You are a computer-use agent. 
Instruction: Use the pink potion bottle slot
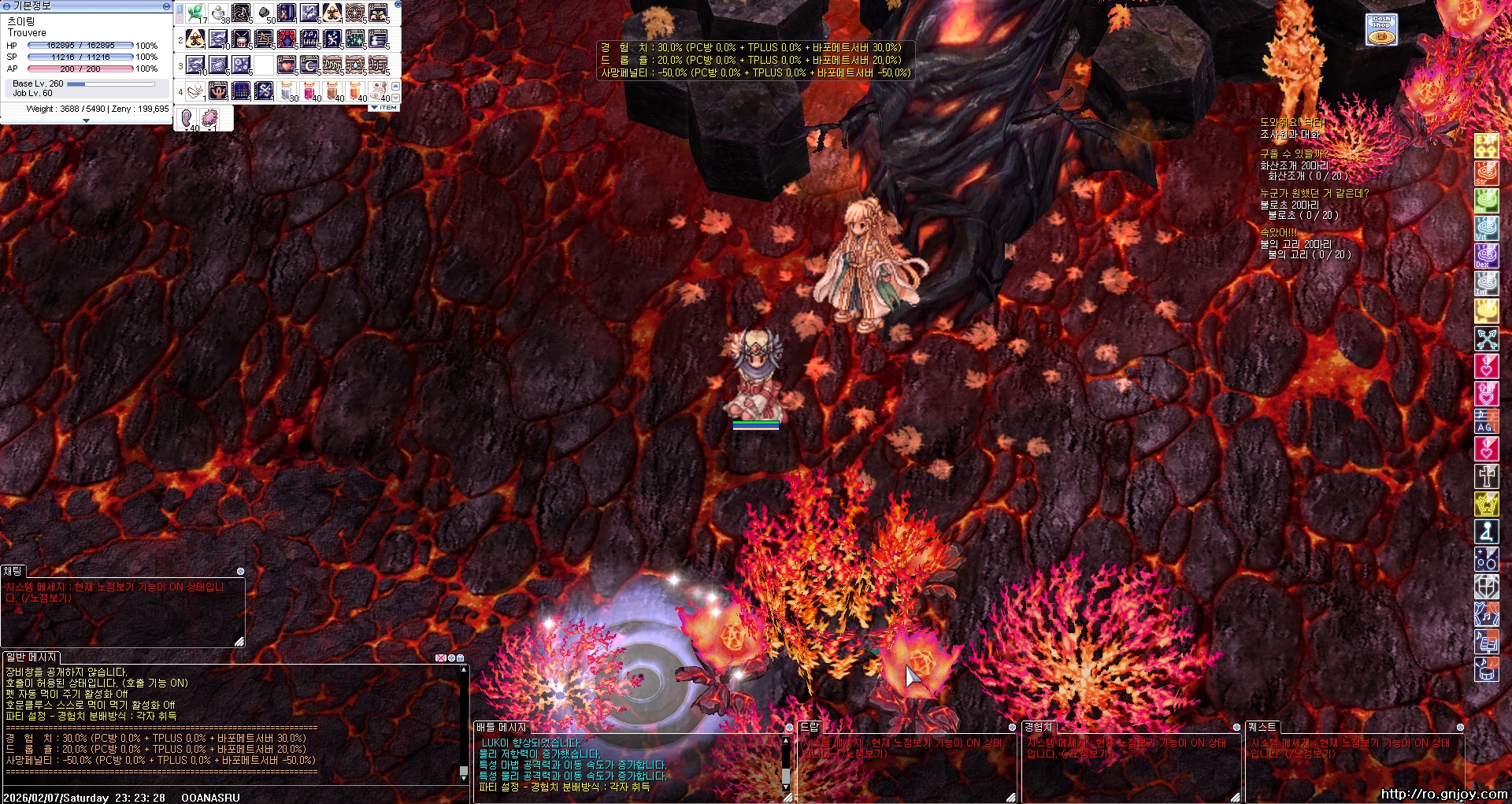tap(310, 91)
